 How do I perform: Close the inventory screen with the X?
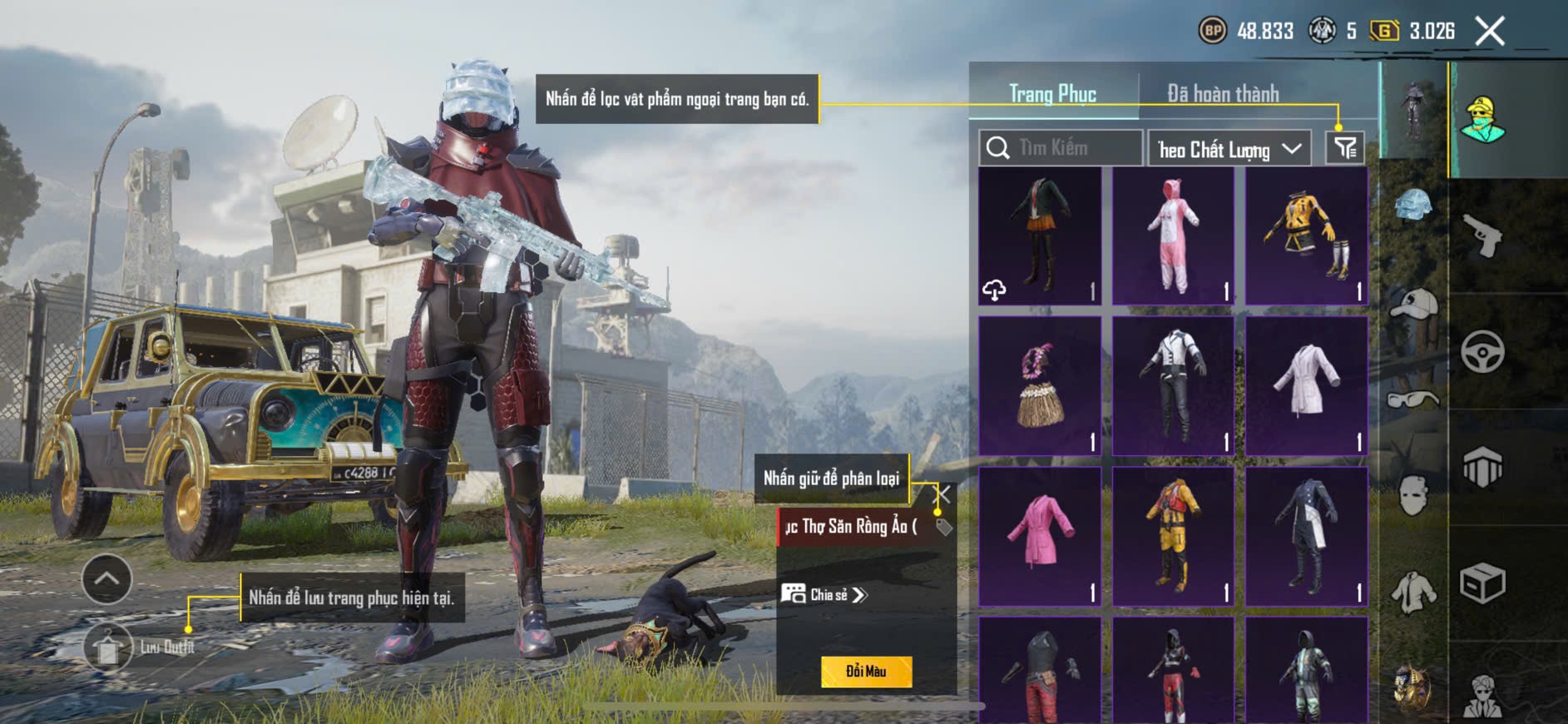(1490, 32)
